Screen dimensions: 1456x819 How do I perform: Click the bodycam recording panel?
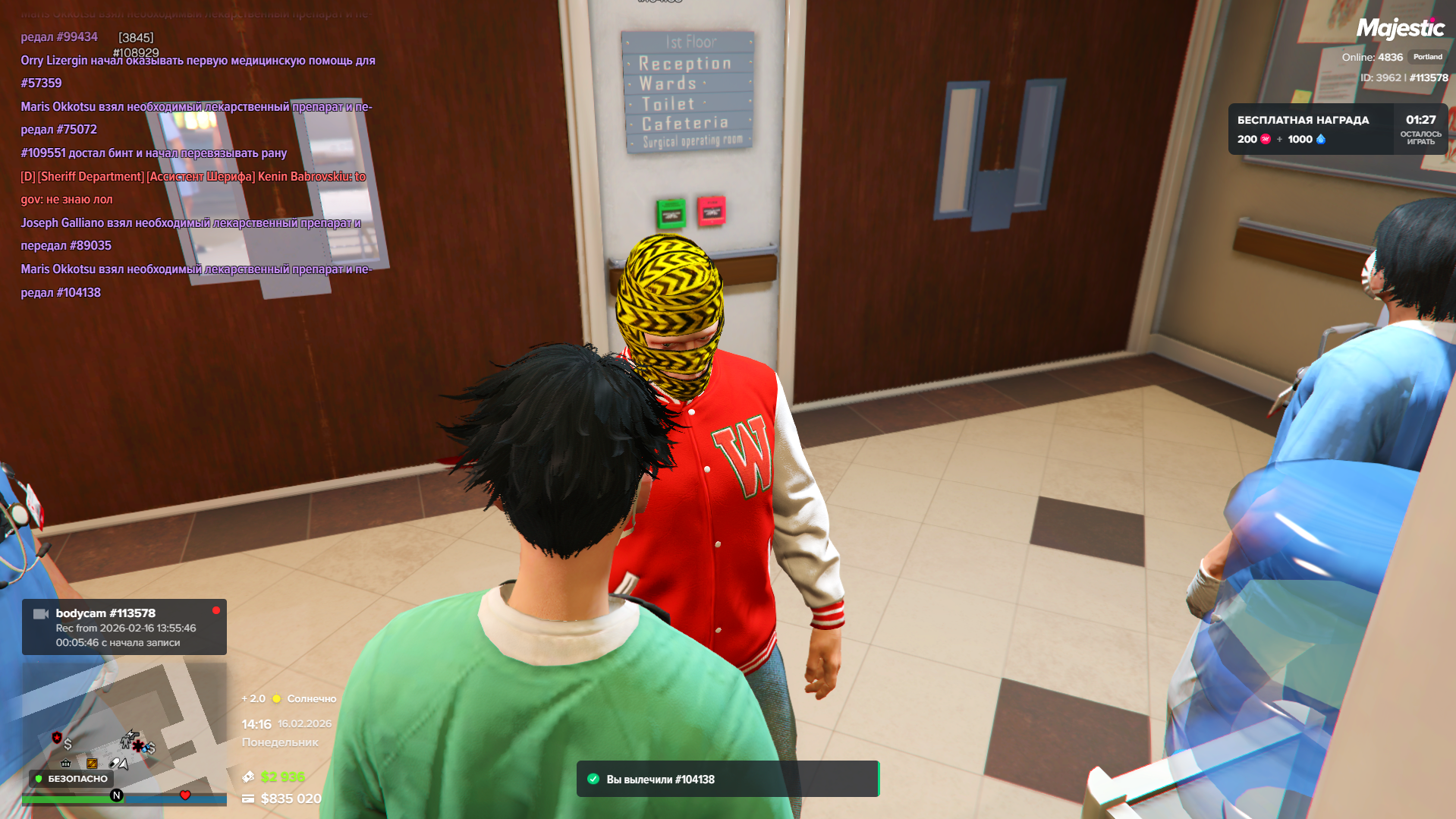[x=124, y=628]
